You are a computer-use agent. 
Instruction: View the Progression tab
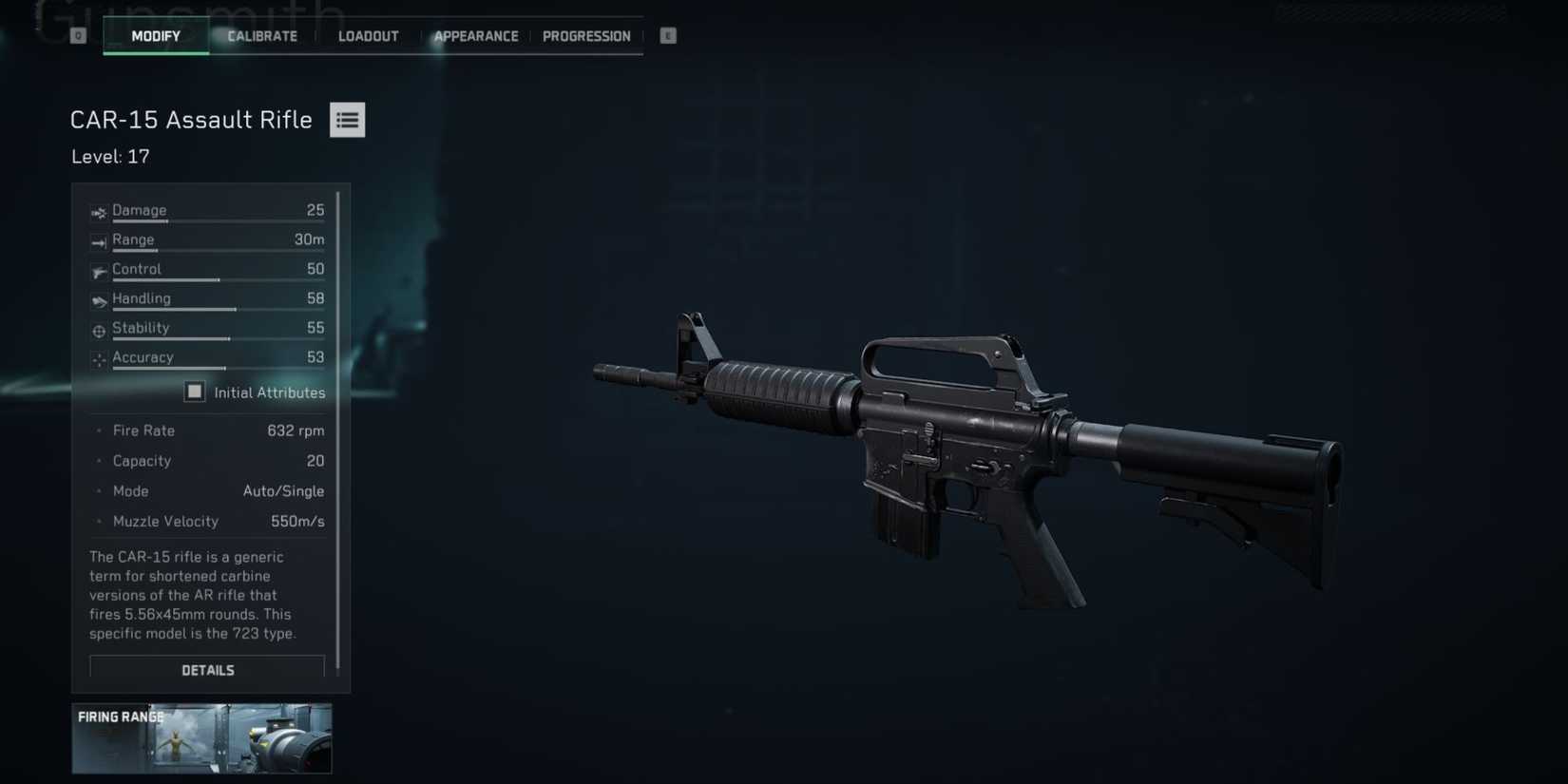click(x=586, y=35)
